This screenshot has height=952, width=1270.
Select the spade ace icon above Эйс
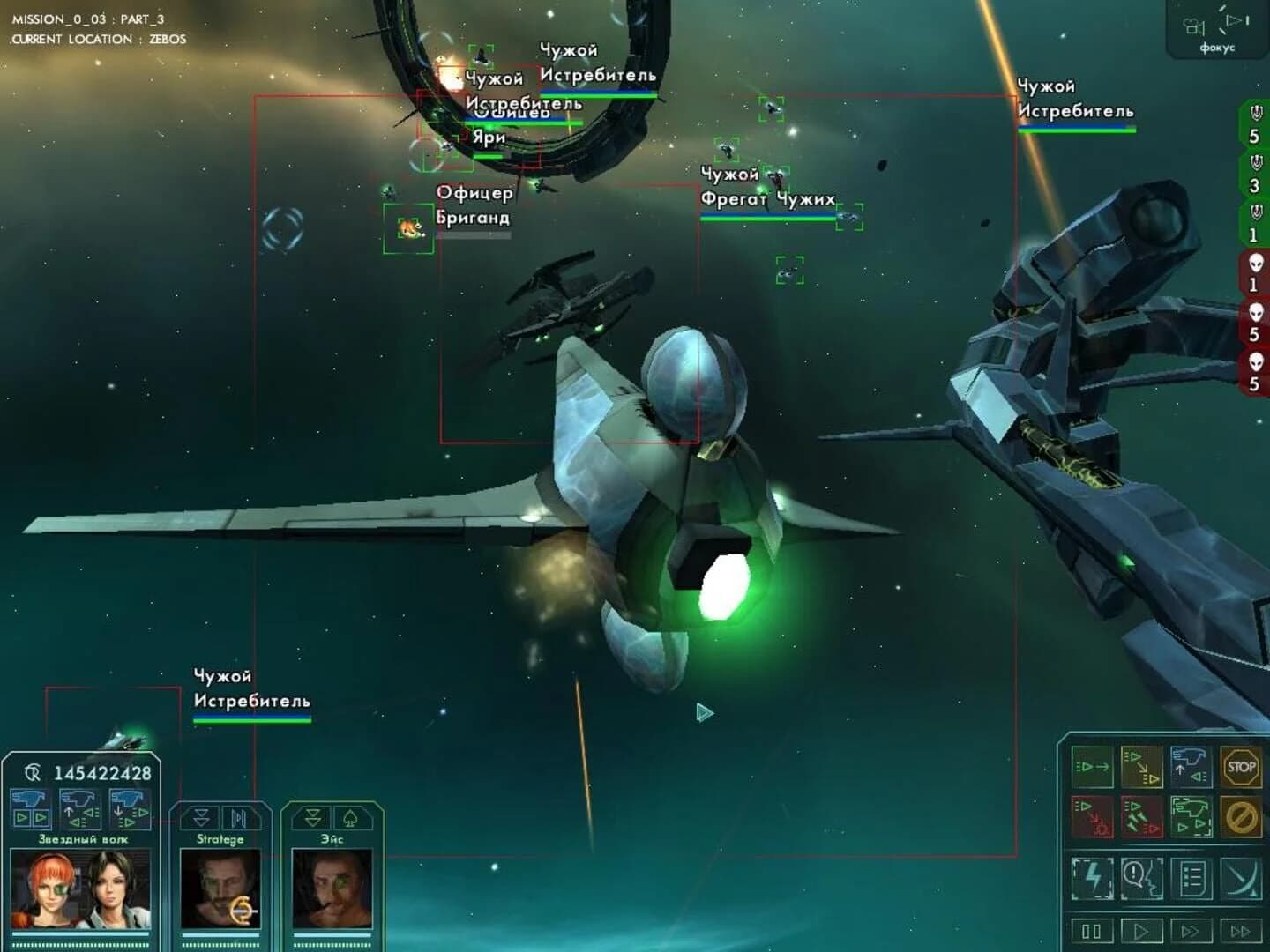point(349,819)
